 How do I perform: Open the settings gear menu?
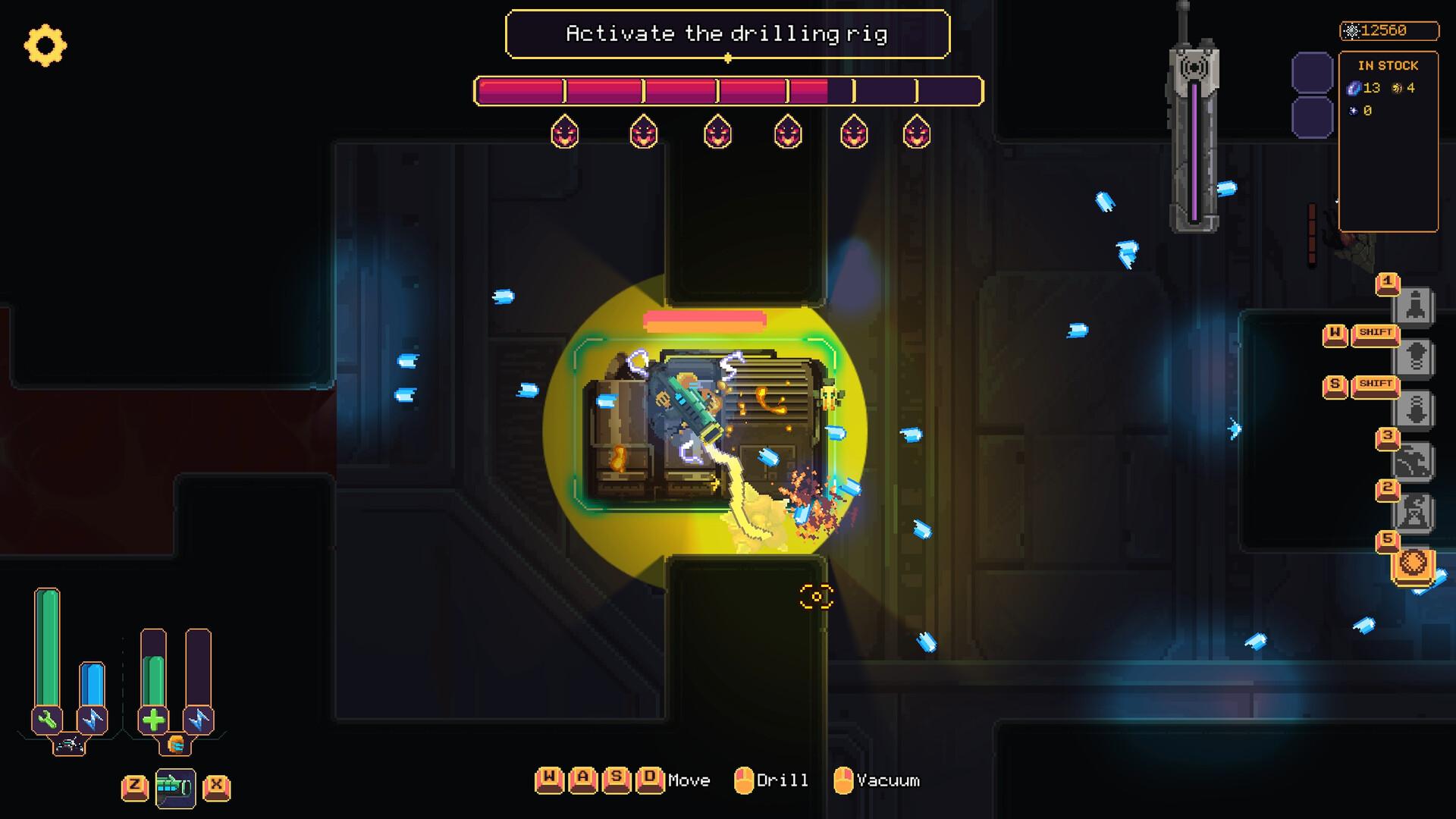click(47, 47)
